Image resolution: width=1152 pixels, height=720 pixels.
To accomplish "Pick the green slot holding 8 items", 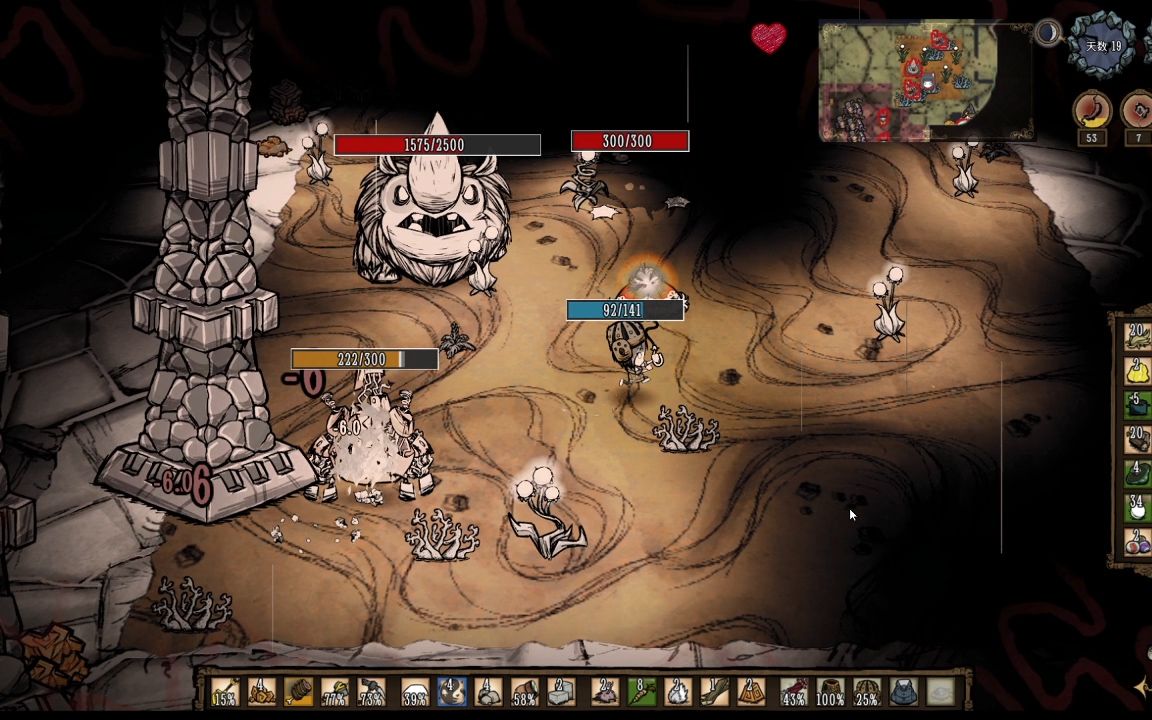I will click(640, 692).
